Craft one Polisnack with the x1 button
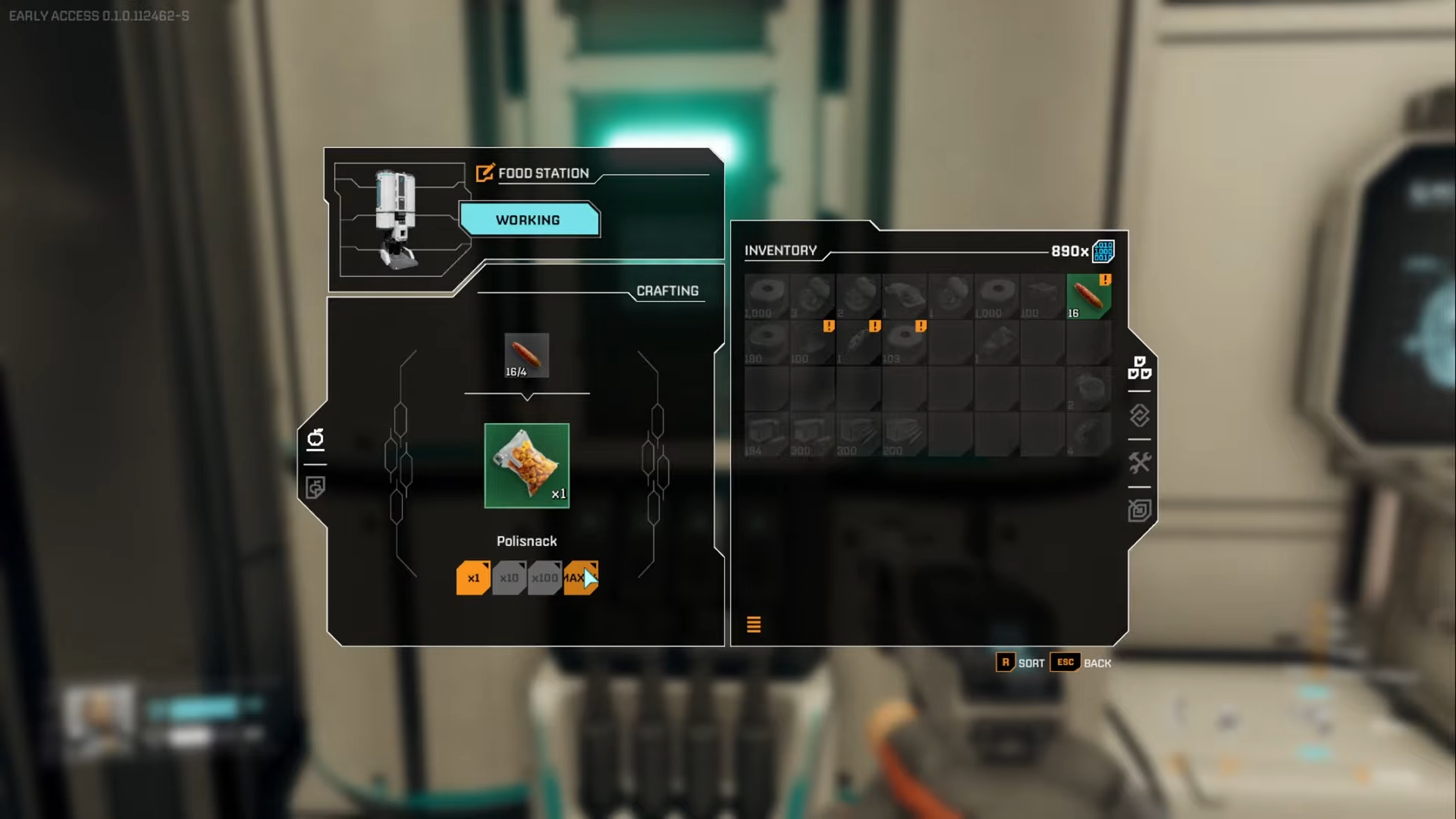The width and height of the screenshot is (1456, 819). pyautogui.click(x=473, y=578)
